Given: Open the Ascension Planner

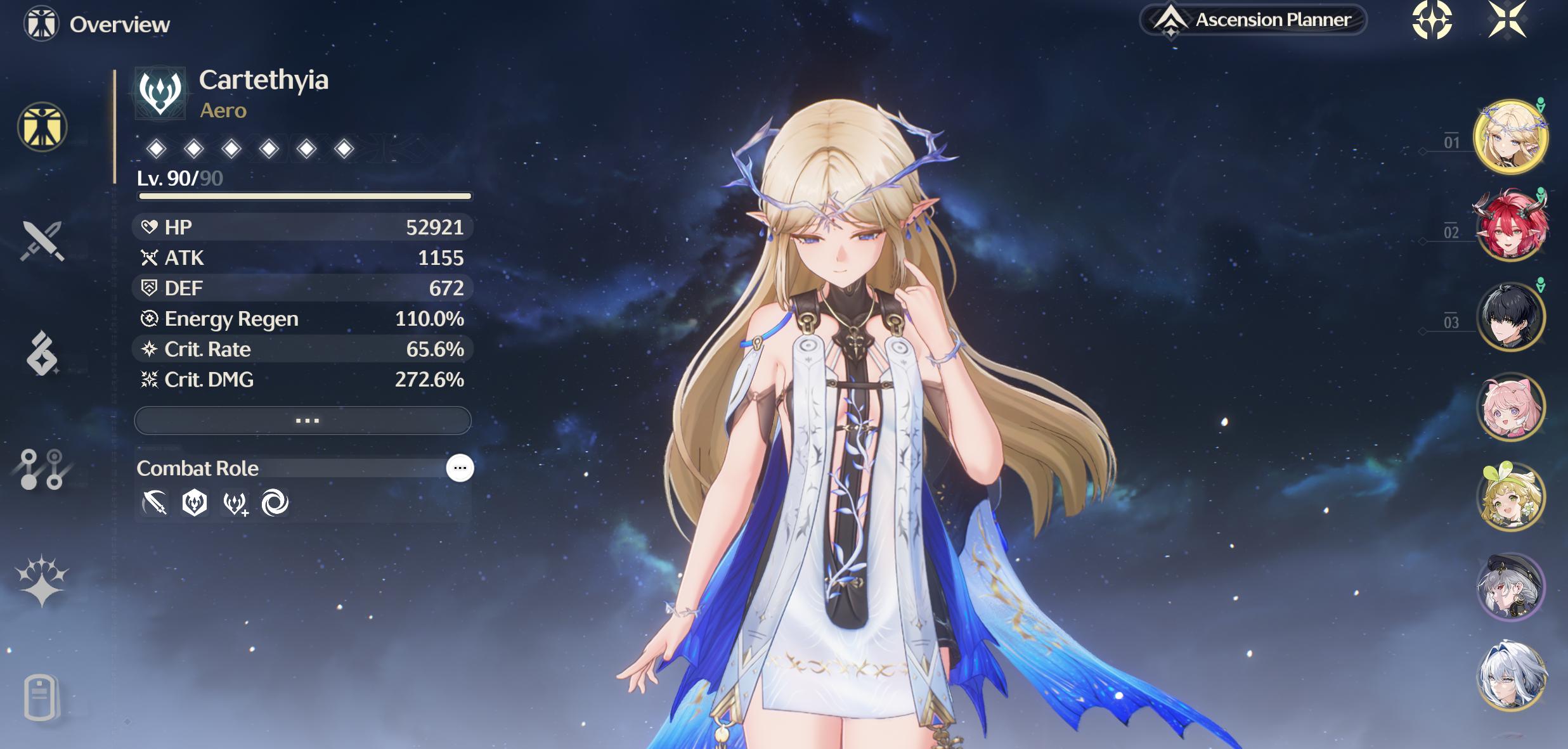Looking at the screenshot, I should [x=1253, y=20].
